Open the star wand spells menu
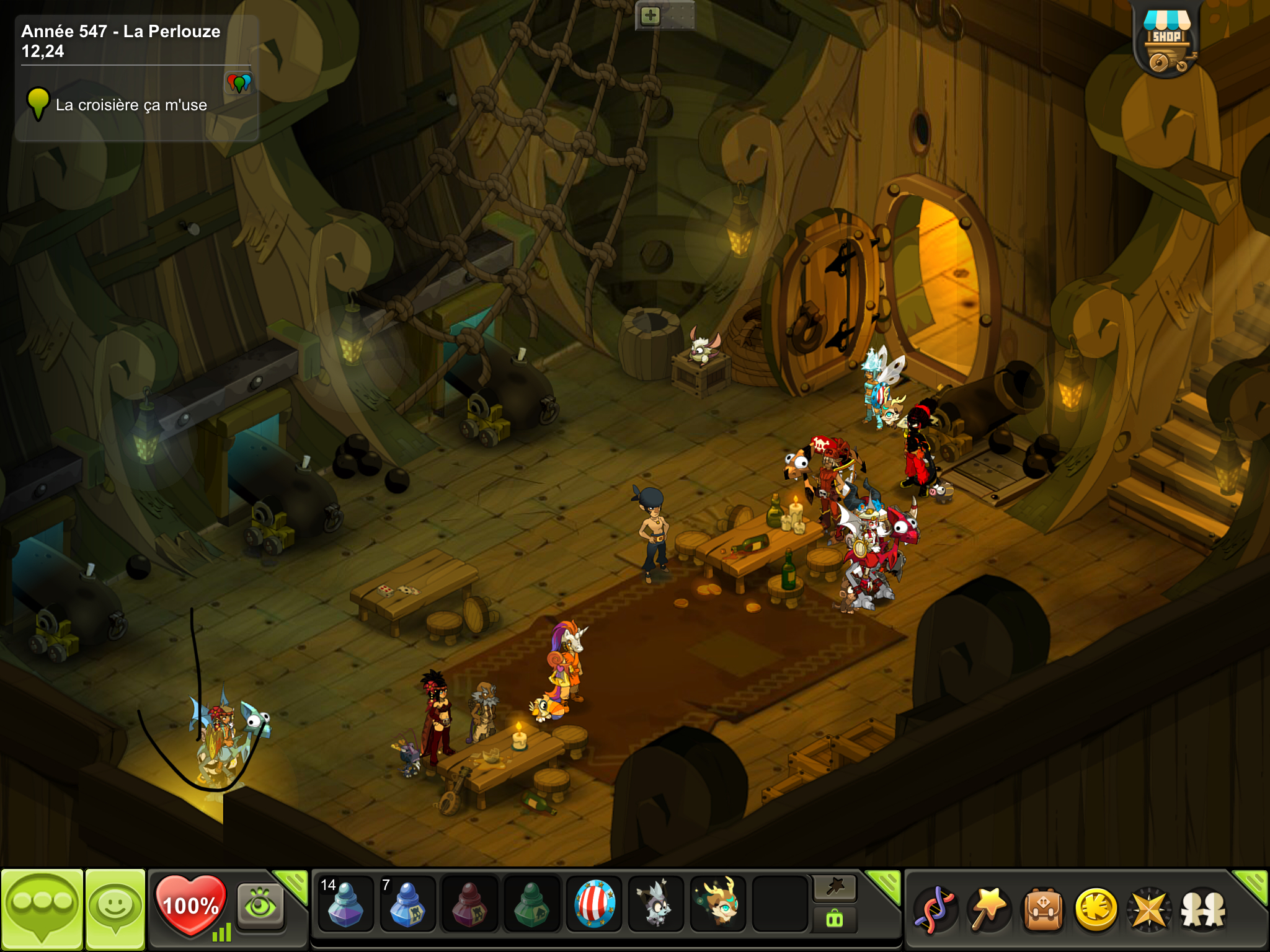This screenshot has width=1270, height=952. coord(989,910)
